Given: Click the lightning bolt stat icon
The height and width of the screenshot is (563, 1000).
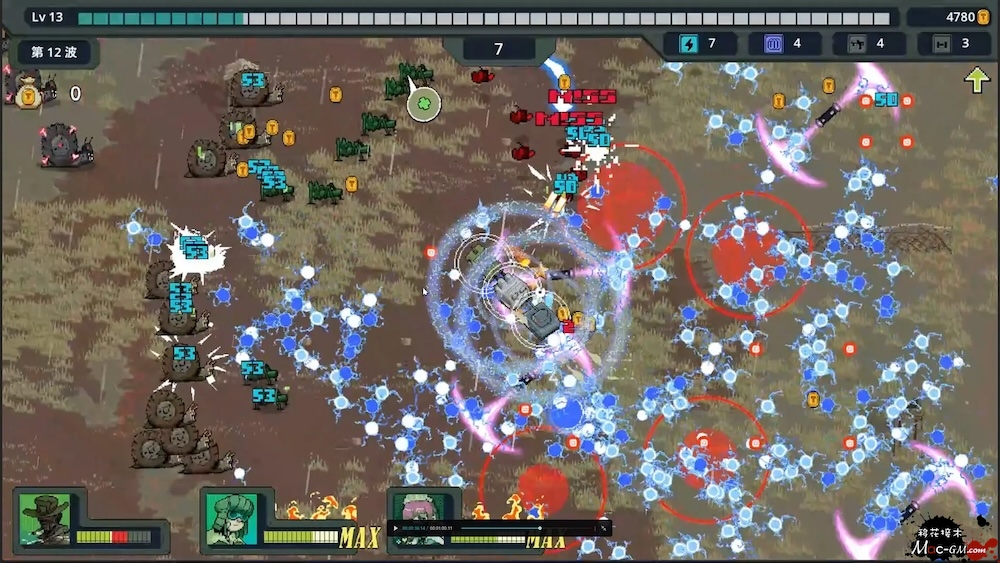Looking at the screenshot, I should (688, 43).
